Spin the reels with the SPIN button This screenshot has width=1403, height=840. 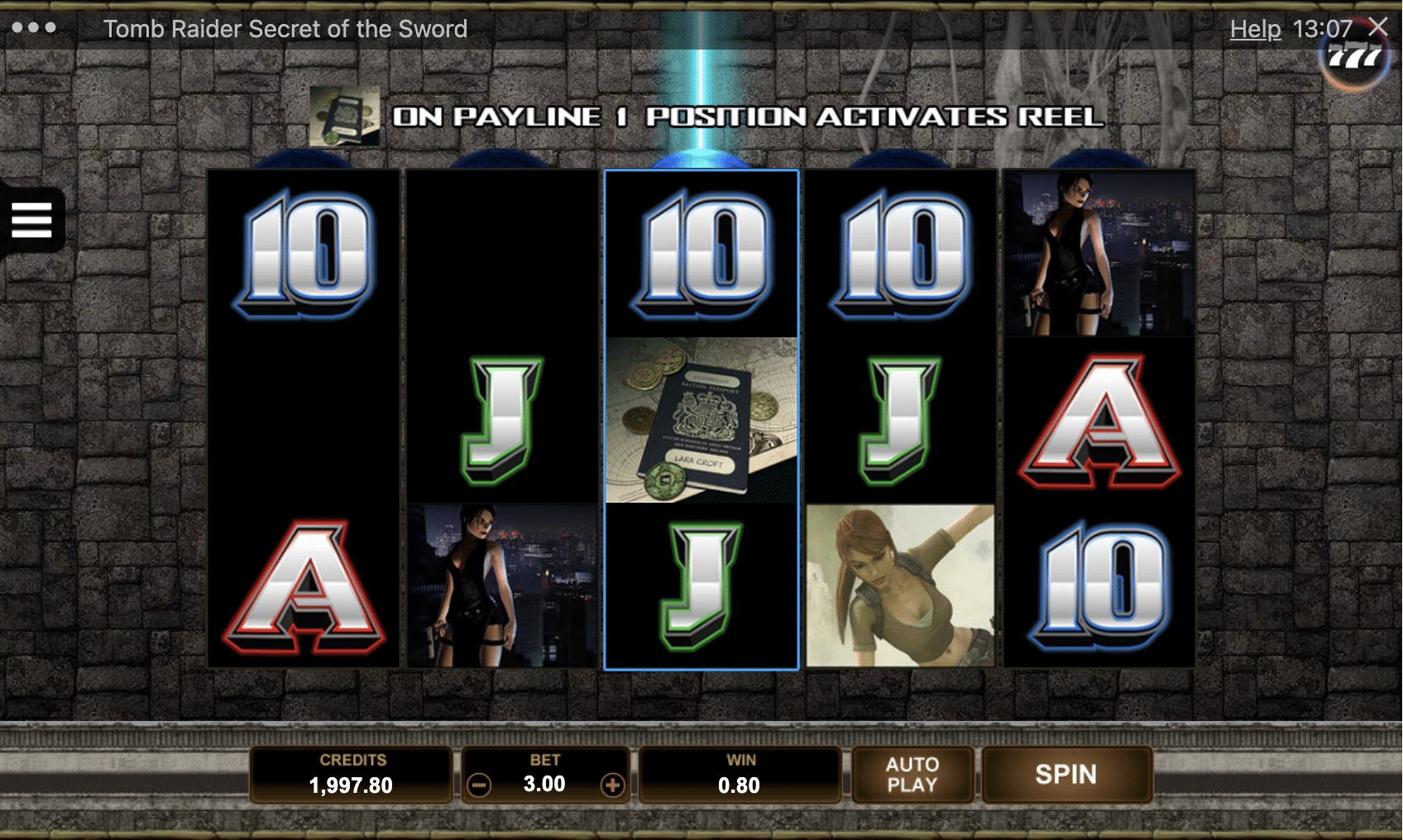coord(1065,775)
